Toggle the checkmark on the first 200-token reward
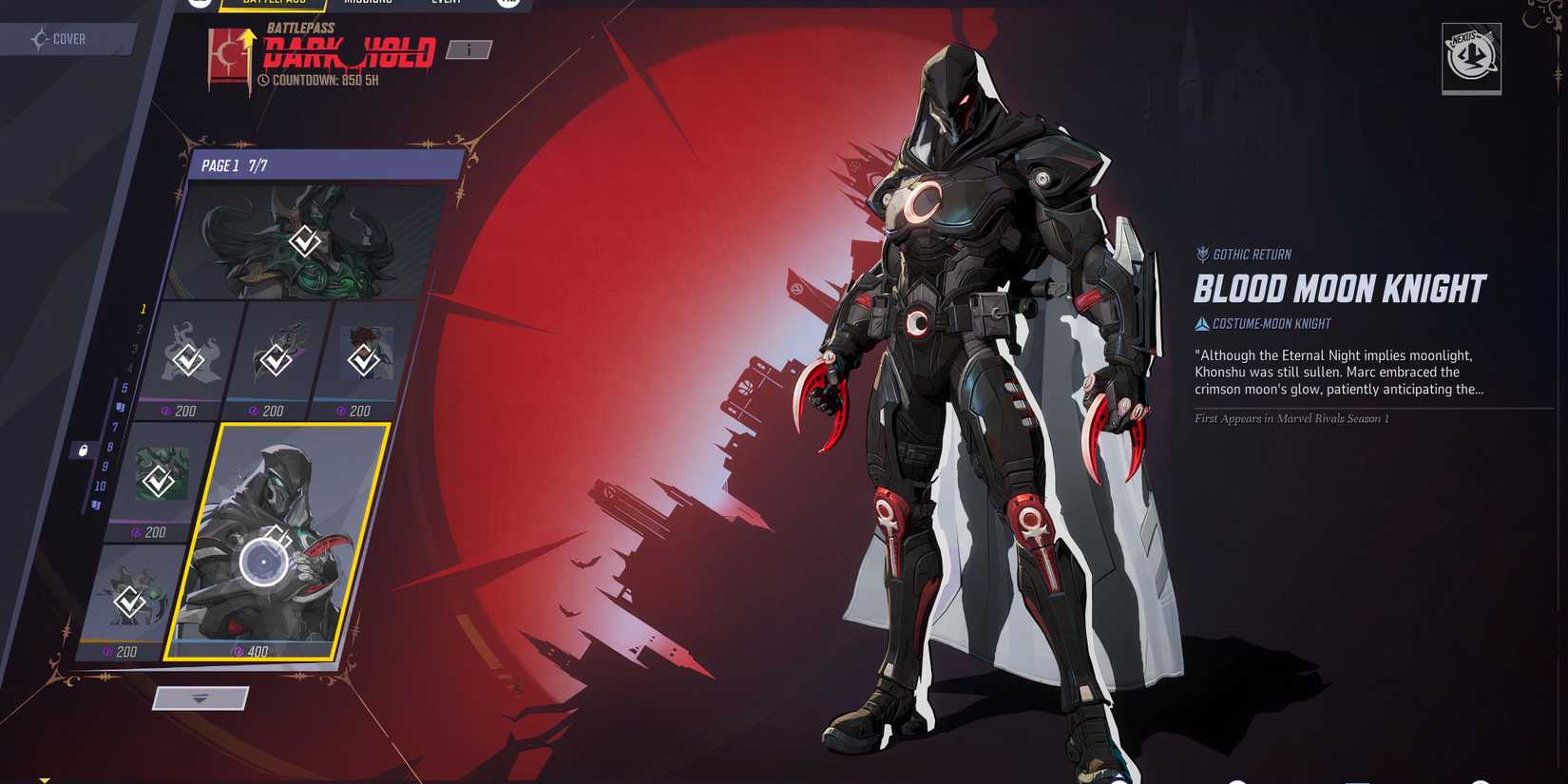Image resolution: width=1568 pixels, height=784 pixels. 188,360
